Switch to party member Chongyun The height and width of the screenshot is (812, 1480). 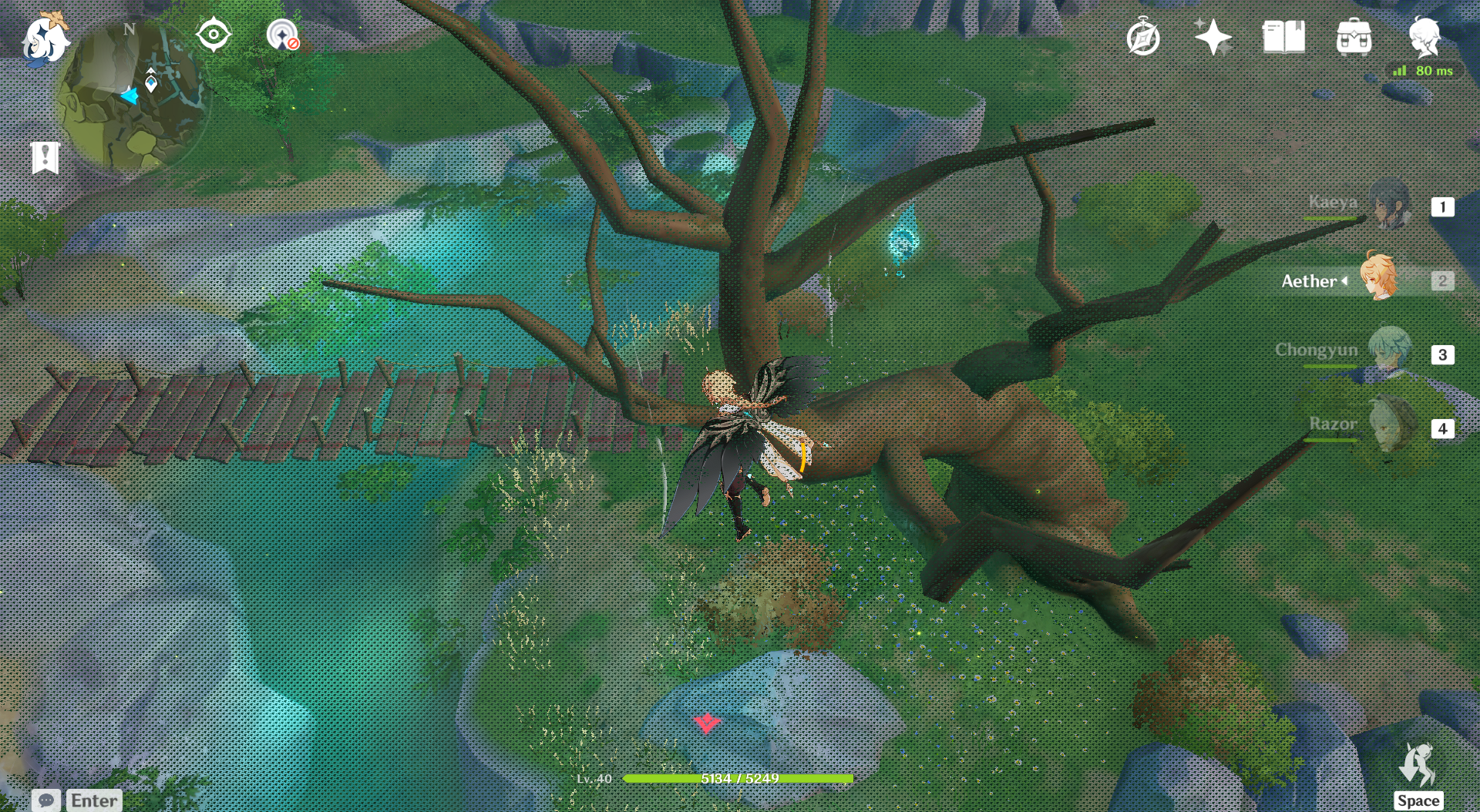coord(1389,353)
